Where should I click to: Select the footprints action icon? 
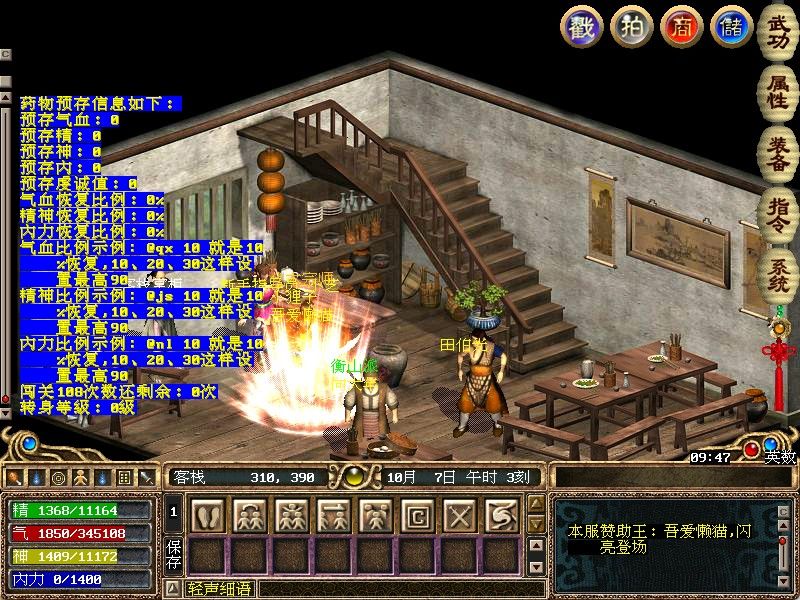point(208,515)
